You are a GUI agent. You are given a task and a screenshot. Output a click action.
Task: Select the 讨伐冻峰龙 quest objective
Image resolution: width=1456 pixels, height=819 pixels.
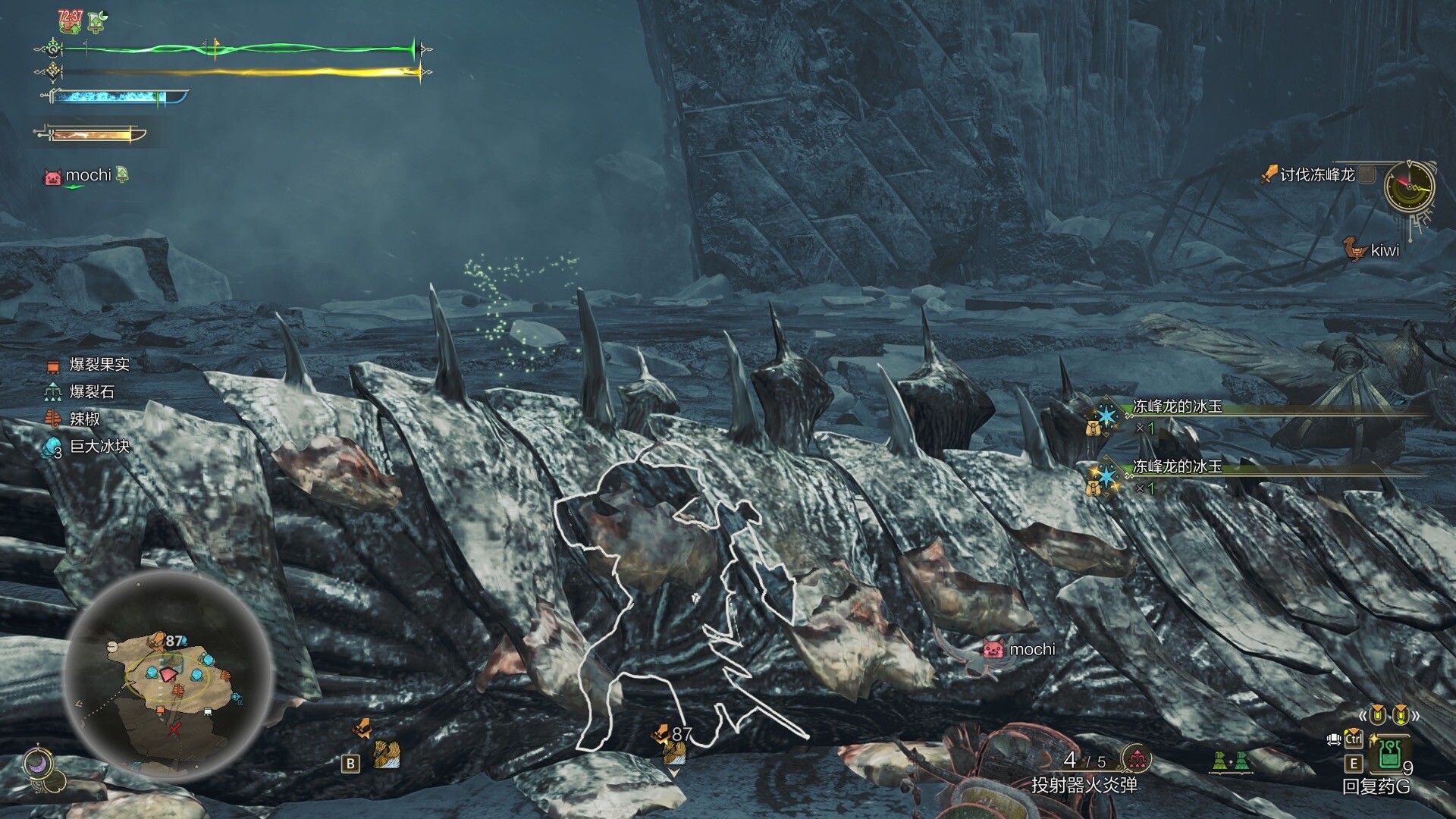click(1316, 175)
